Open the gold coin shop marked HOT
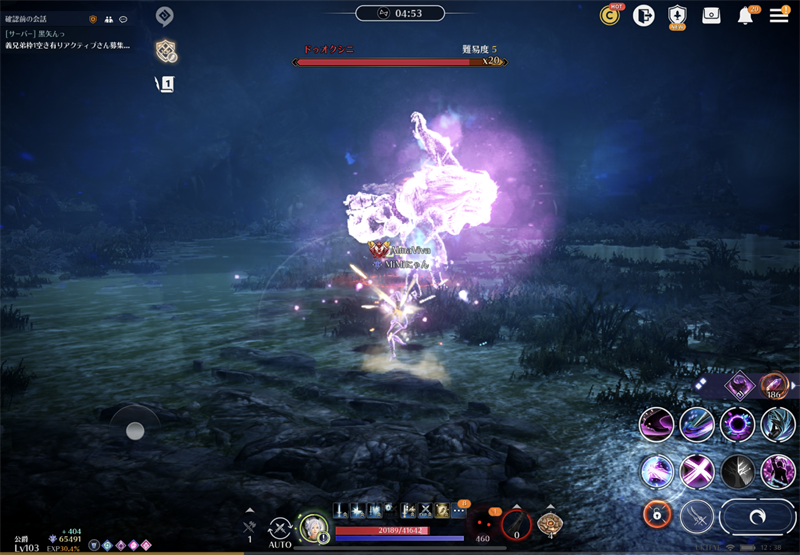 (610, 15)
